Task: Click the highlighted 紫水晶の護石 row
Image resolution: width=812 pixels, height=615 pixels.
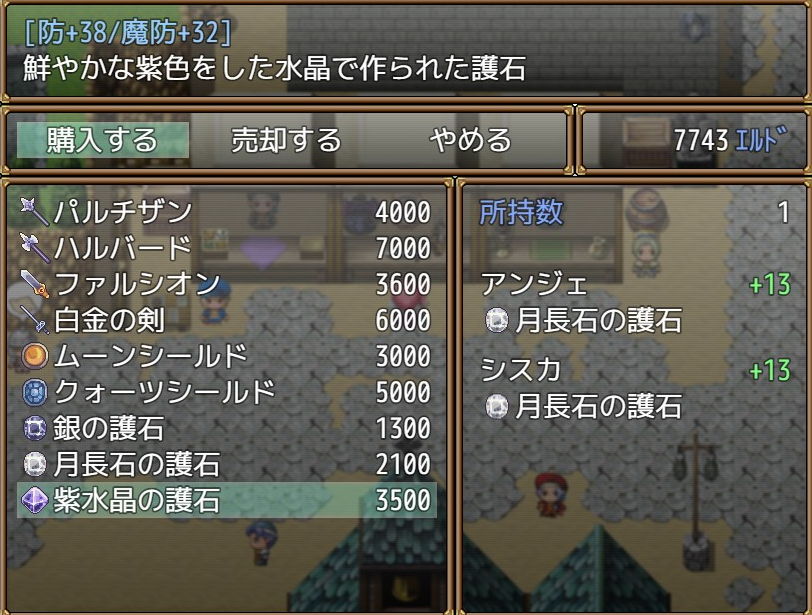Action: point(226,500)
